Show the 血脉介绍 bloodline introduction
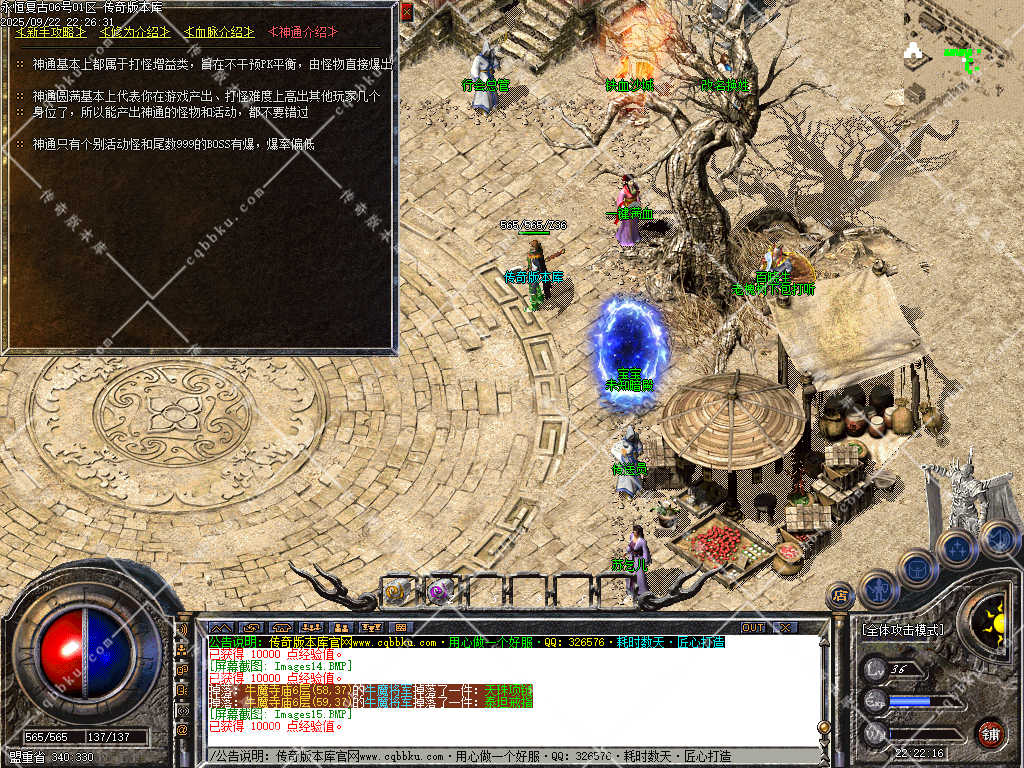 pyautogui.click(x=219, y=33)
